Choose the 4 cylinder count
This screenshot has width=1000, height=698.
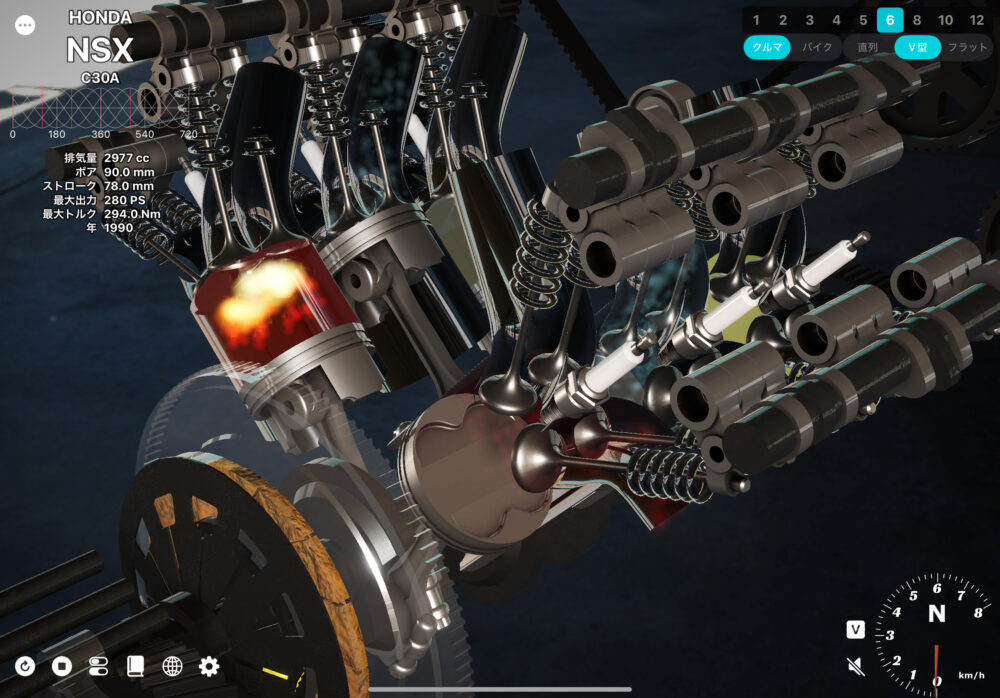point(837,20)
